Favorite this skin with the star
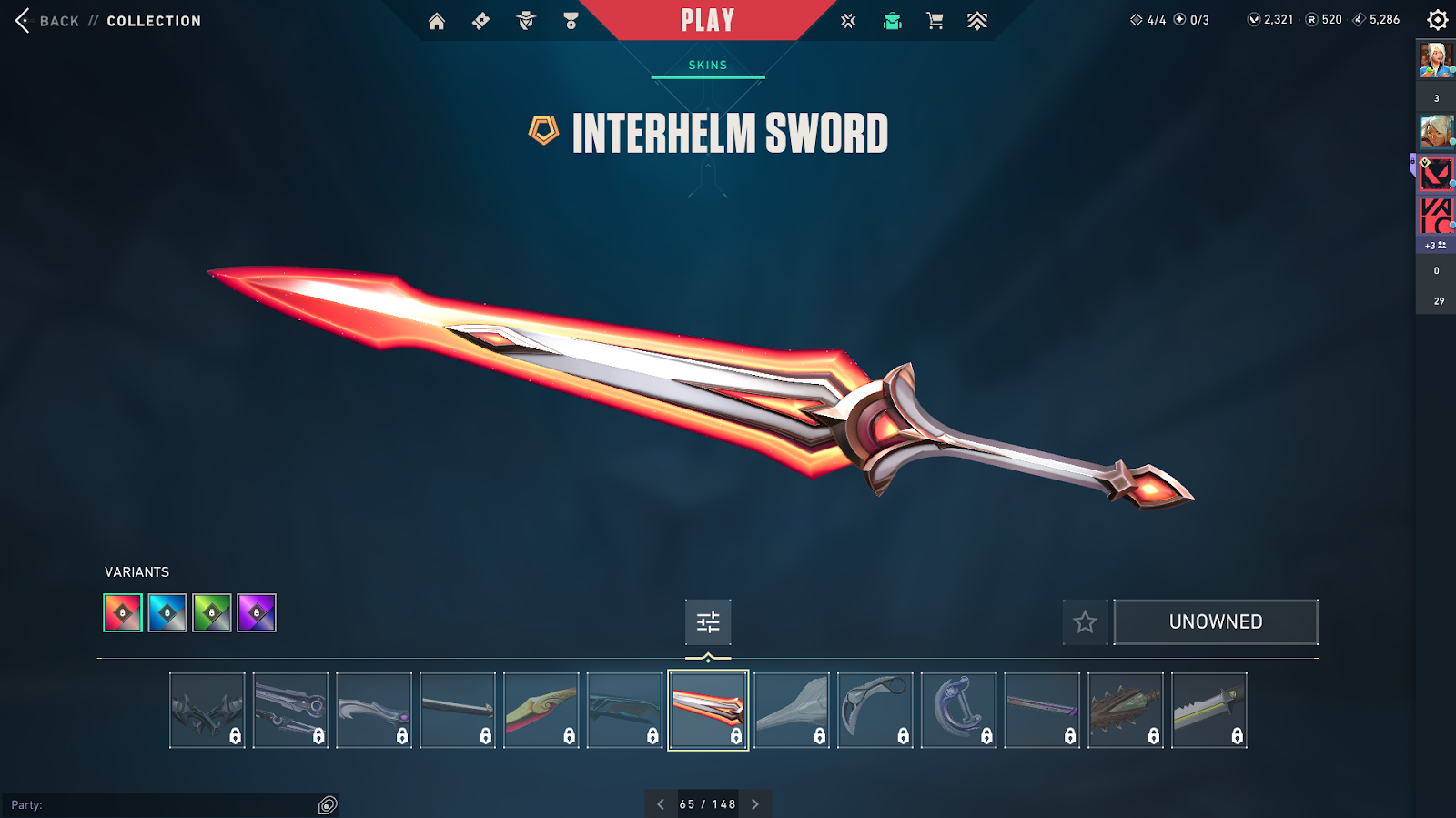The image size is (1456, 818). coord(1085,622)
